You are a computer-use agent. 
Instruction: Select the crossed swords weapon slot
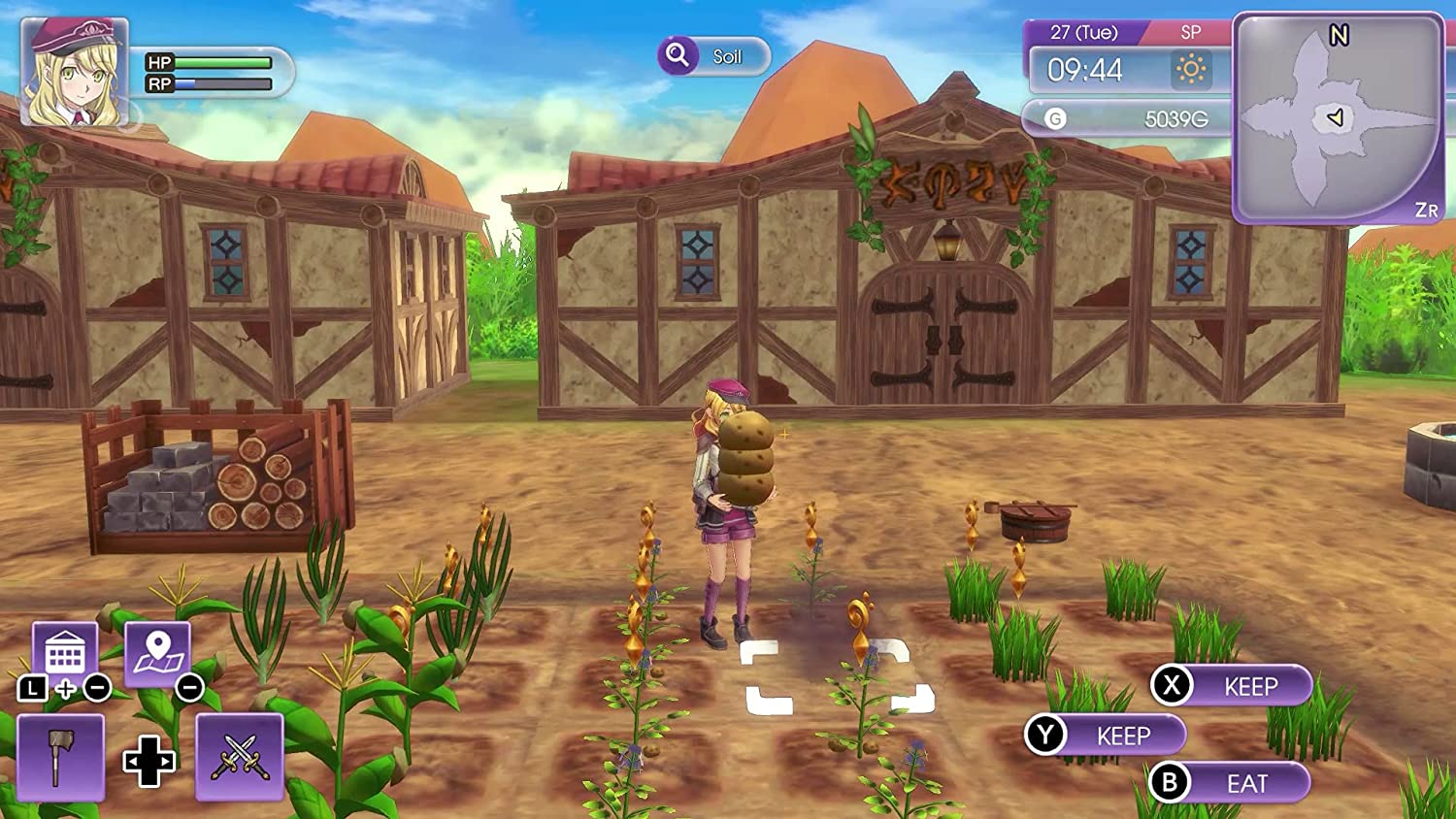click(x=240, y=757)
